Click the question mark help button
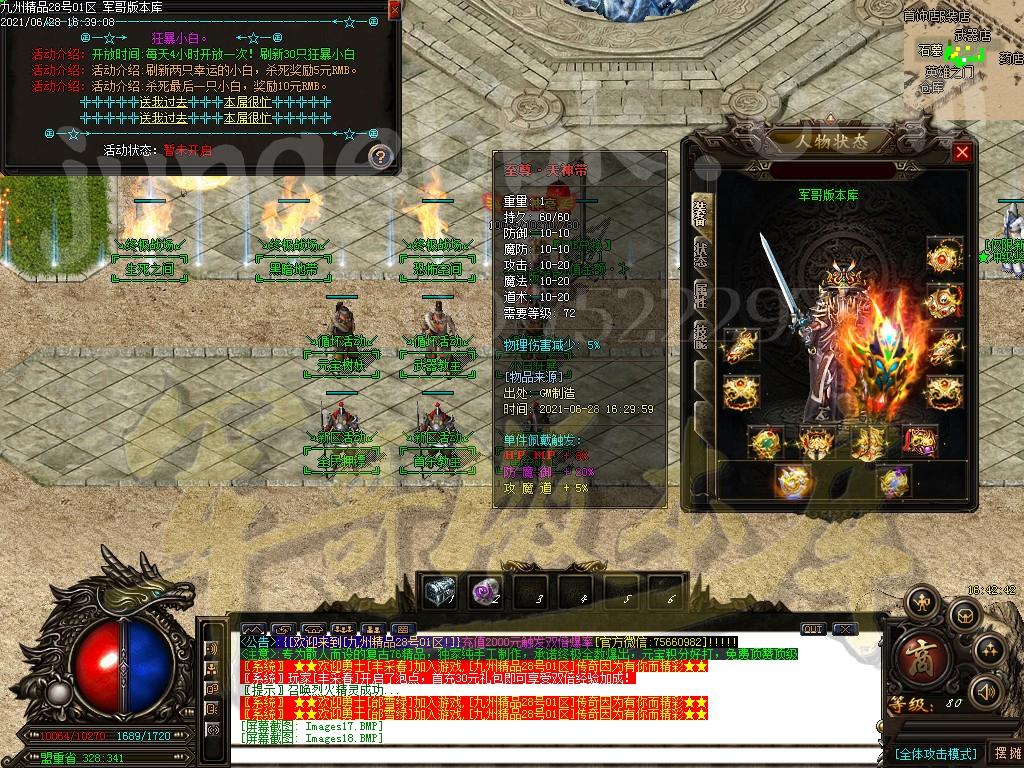Image resolution: width=1024 pixels, height=768 pixels. (379, 156)
